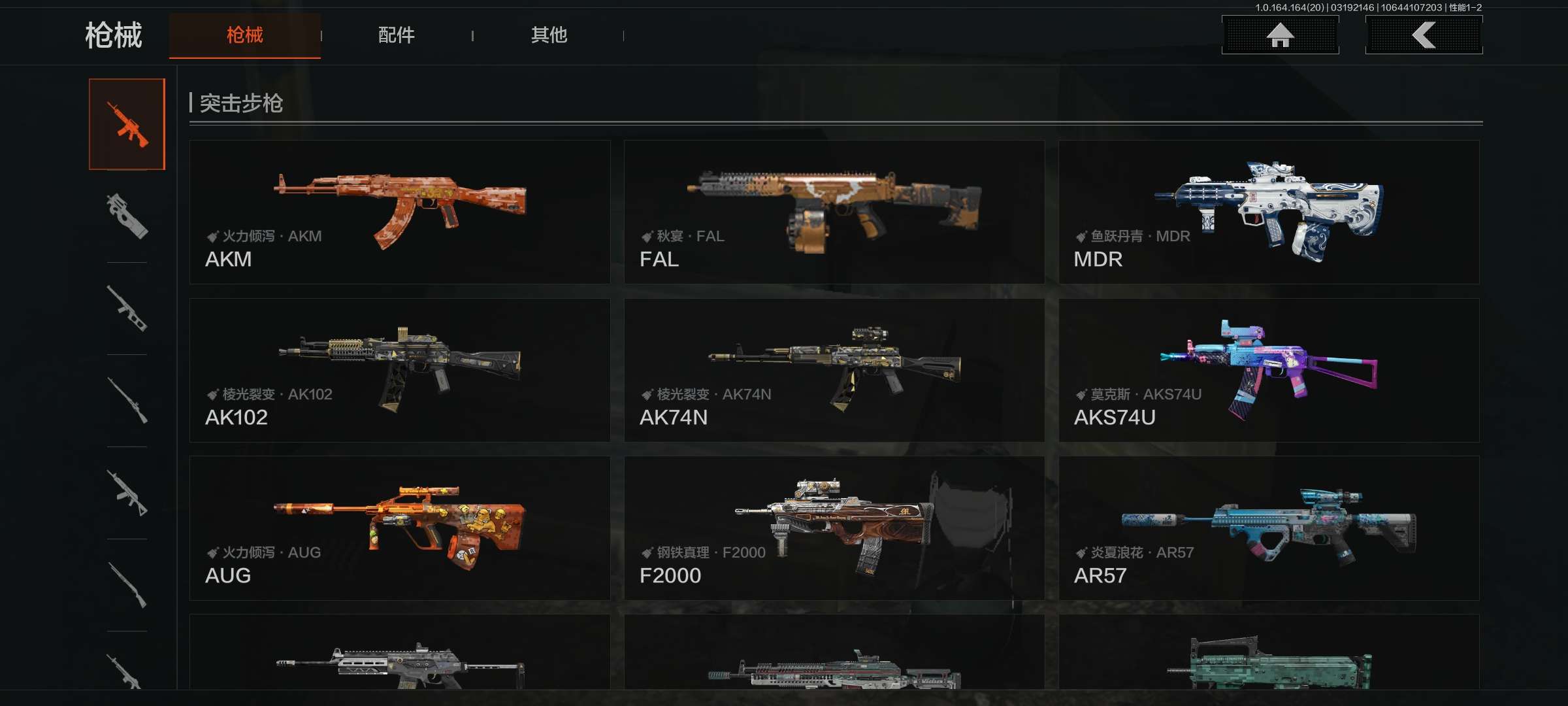Screen dimensions: 1568x706
Task: Switch to the submachine gun category icon
Action: tap(127, 216)
